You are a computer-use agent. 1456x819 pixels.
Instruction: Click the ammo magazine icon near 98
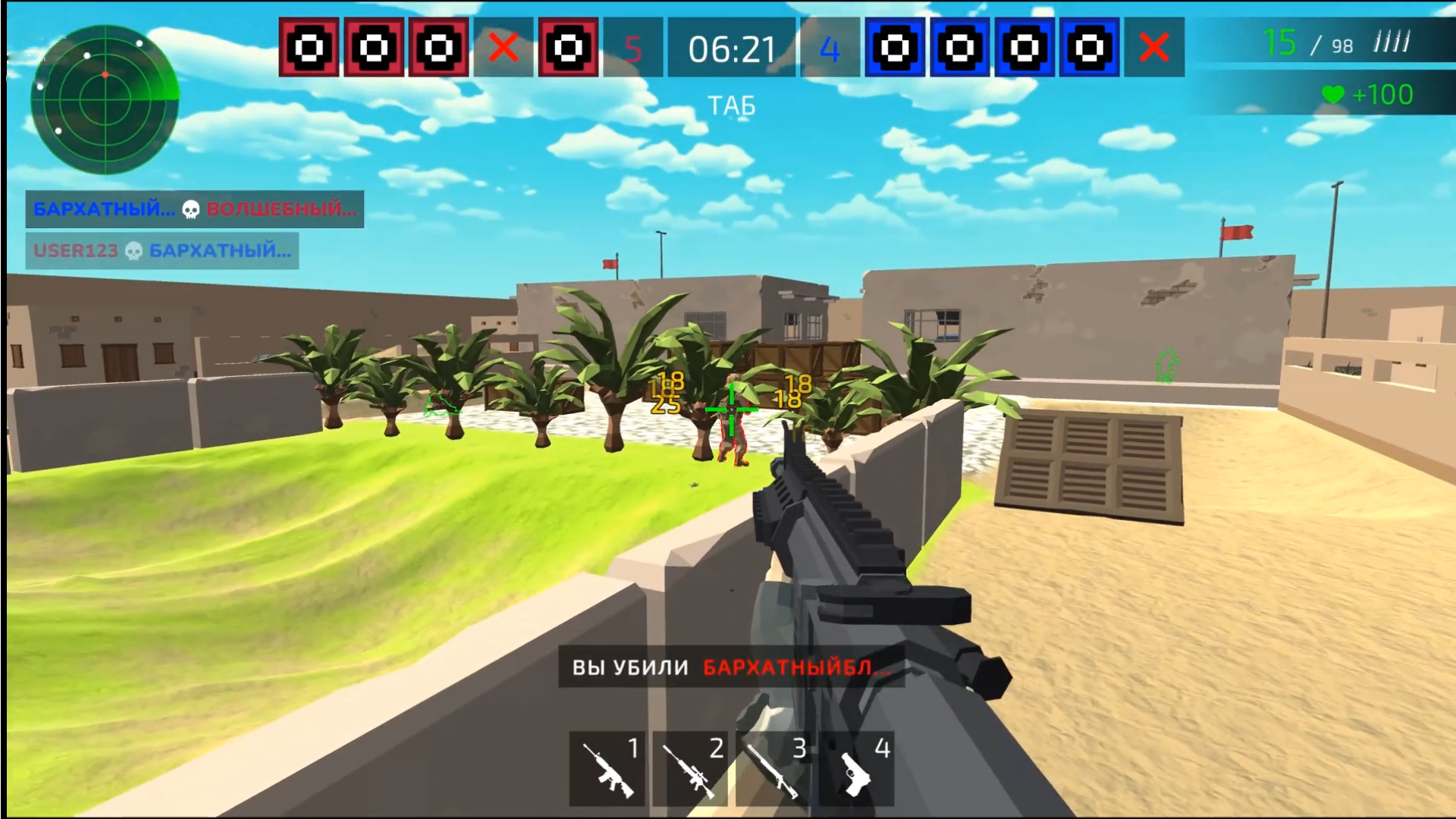coord(1392,43)
